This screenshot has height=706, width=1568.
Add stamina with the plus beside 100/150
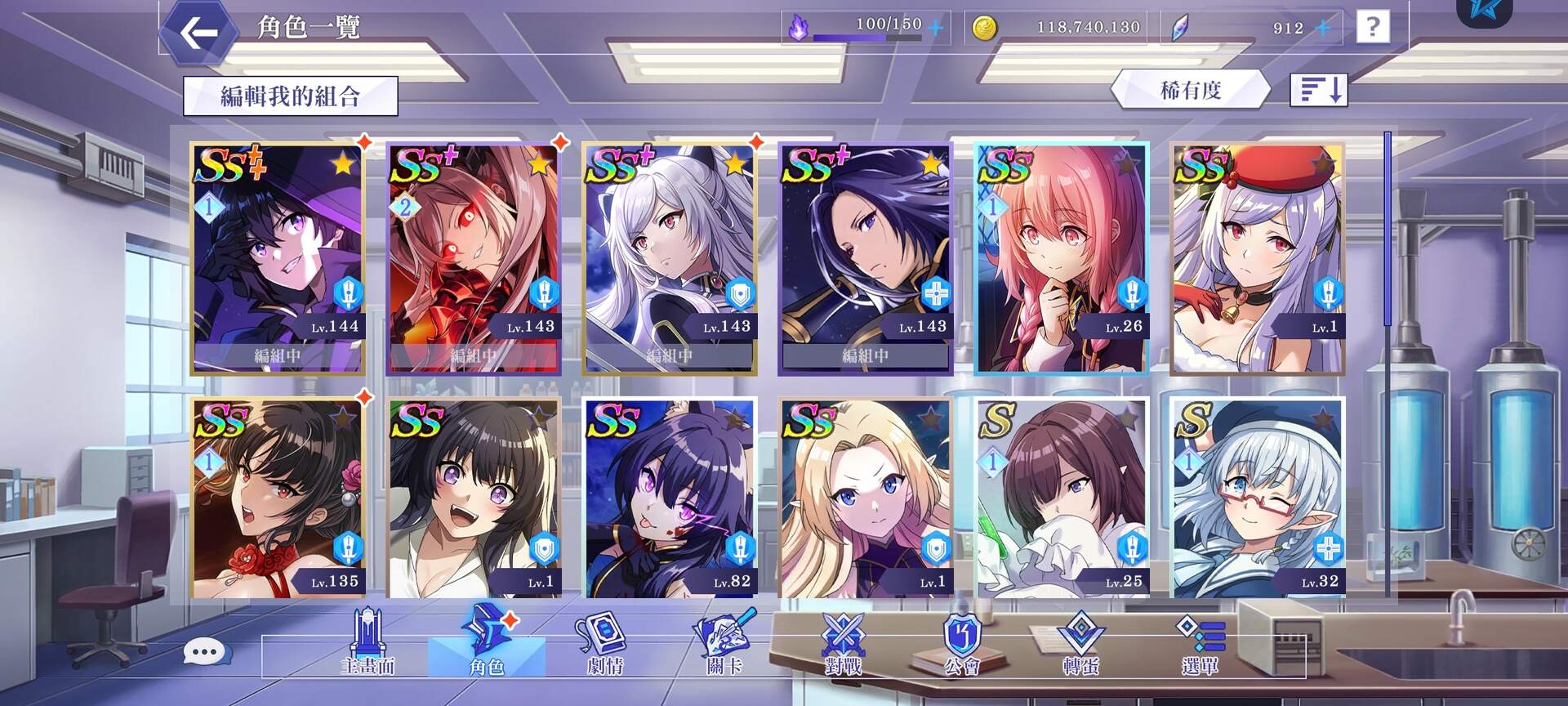pyautogui.click(x=936, y=29)
